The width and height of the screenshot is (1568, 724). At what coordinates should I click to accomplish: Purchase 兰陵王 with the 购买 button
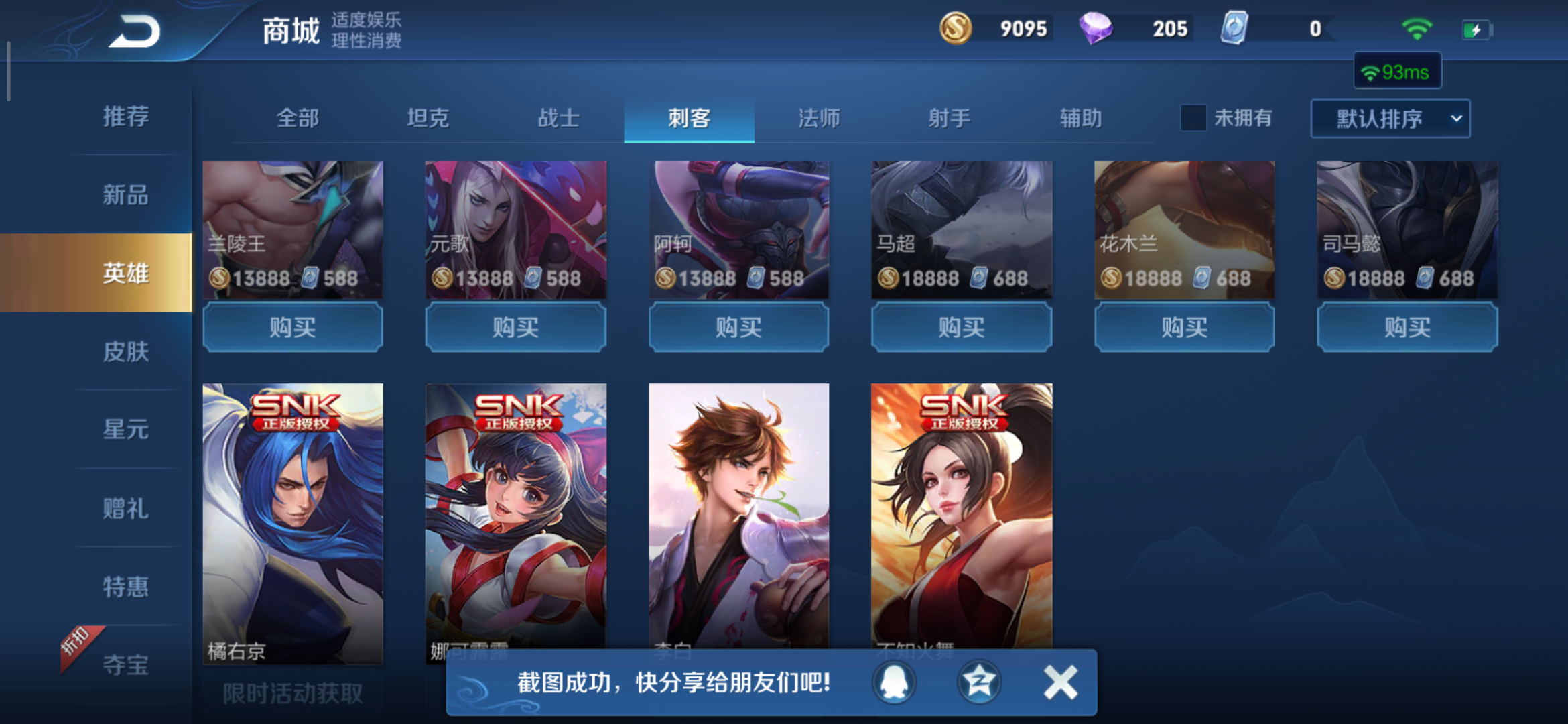tap(293, 328)
